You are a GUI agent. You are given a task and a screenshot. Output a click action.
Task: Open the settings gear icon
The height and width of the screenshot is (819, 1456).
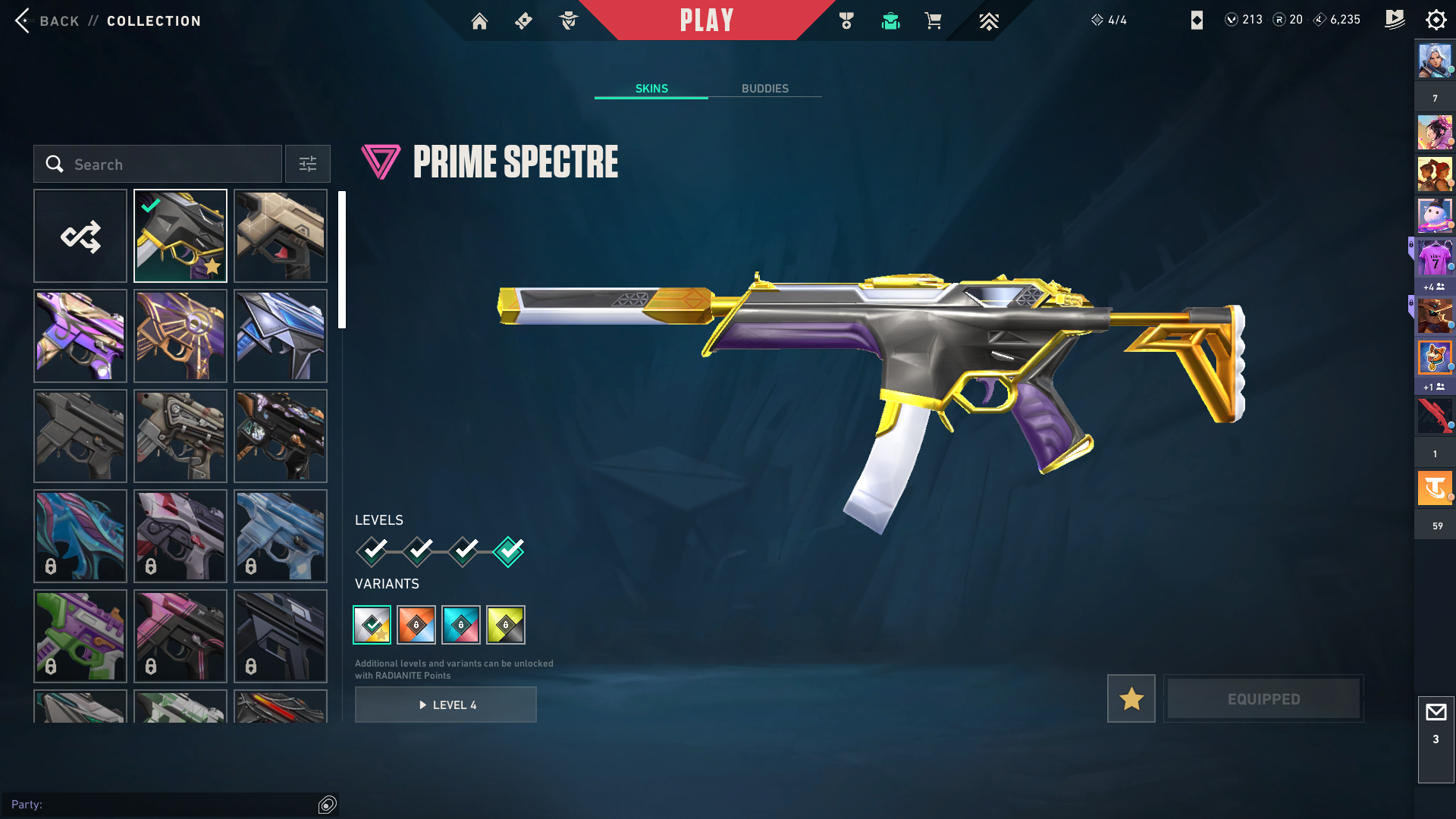click(1436, 20)
